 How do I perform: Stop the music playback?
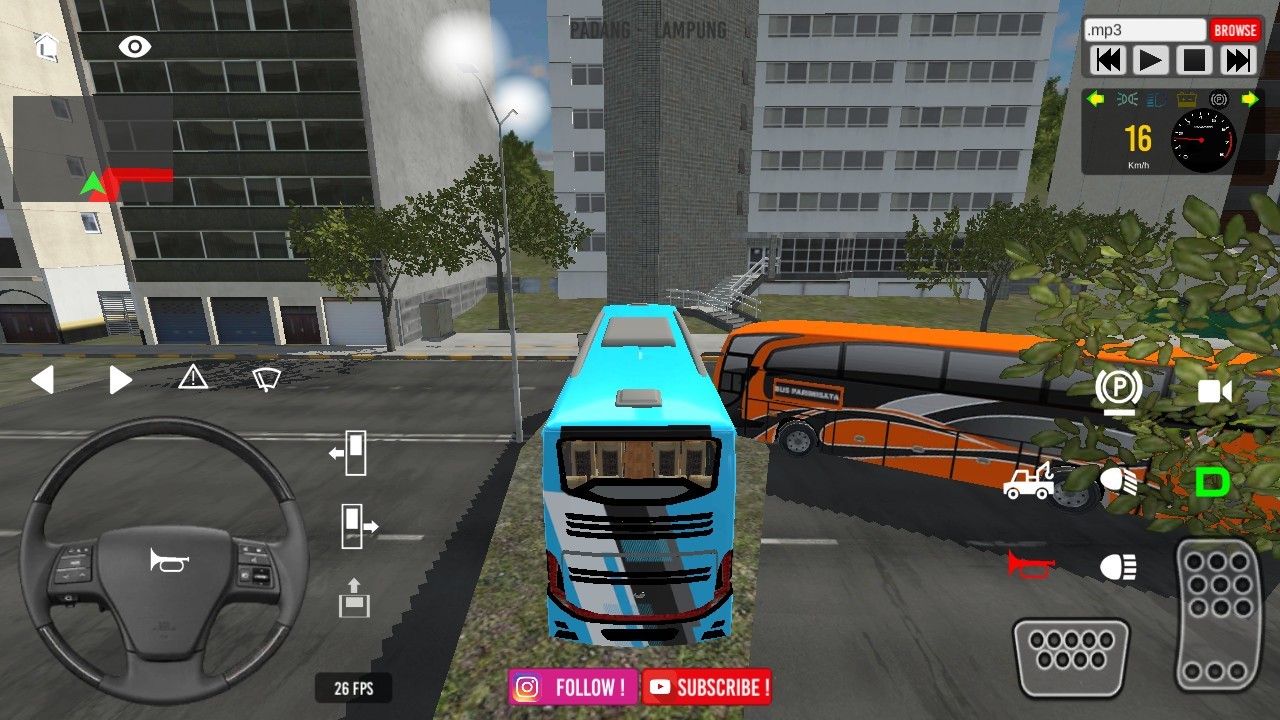click(1194, 61)
